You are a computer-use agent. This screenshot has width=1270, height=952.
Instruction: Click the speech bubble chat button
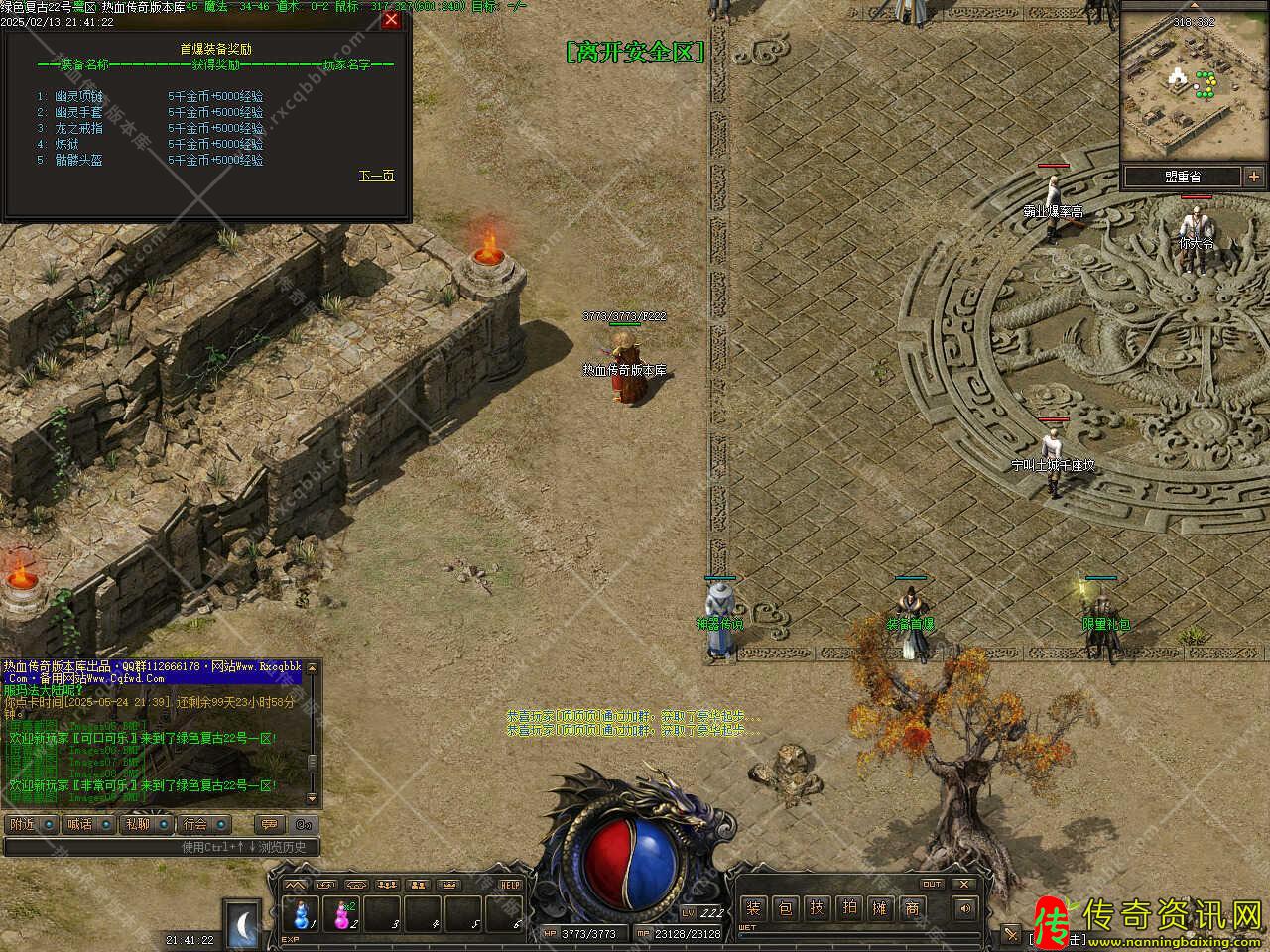(269, 824)
